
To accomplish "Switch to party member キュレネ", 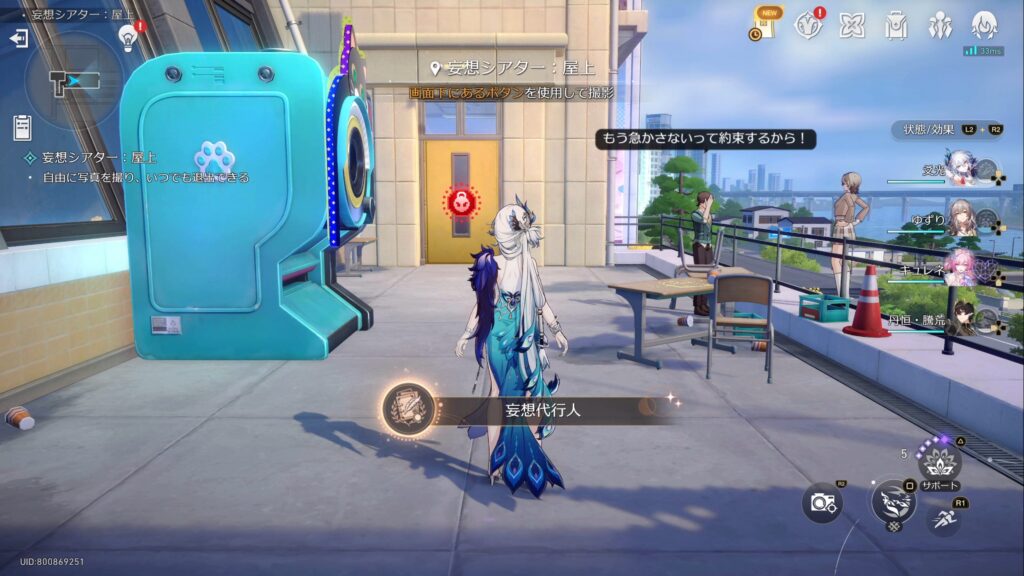I will click(962, 269).
